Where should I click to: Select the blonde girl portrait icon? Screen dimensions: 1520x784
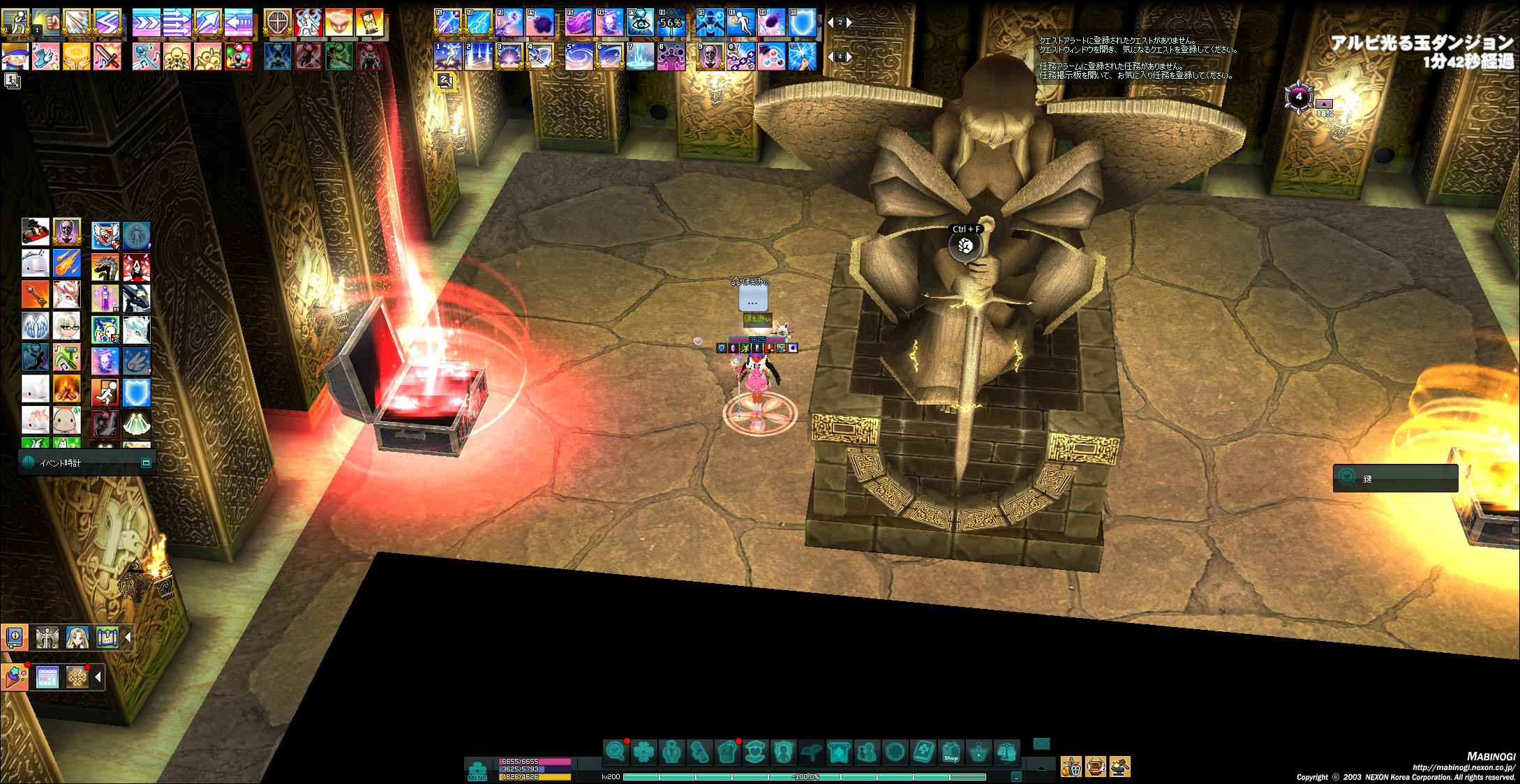[x=77, y=636]
